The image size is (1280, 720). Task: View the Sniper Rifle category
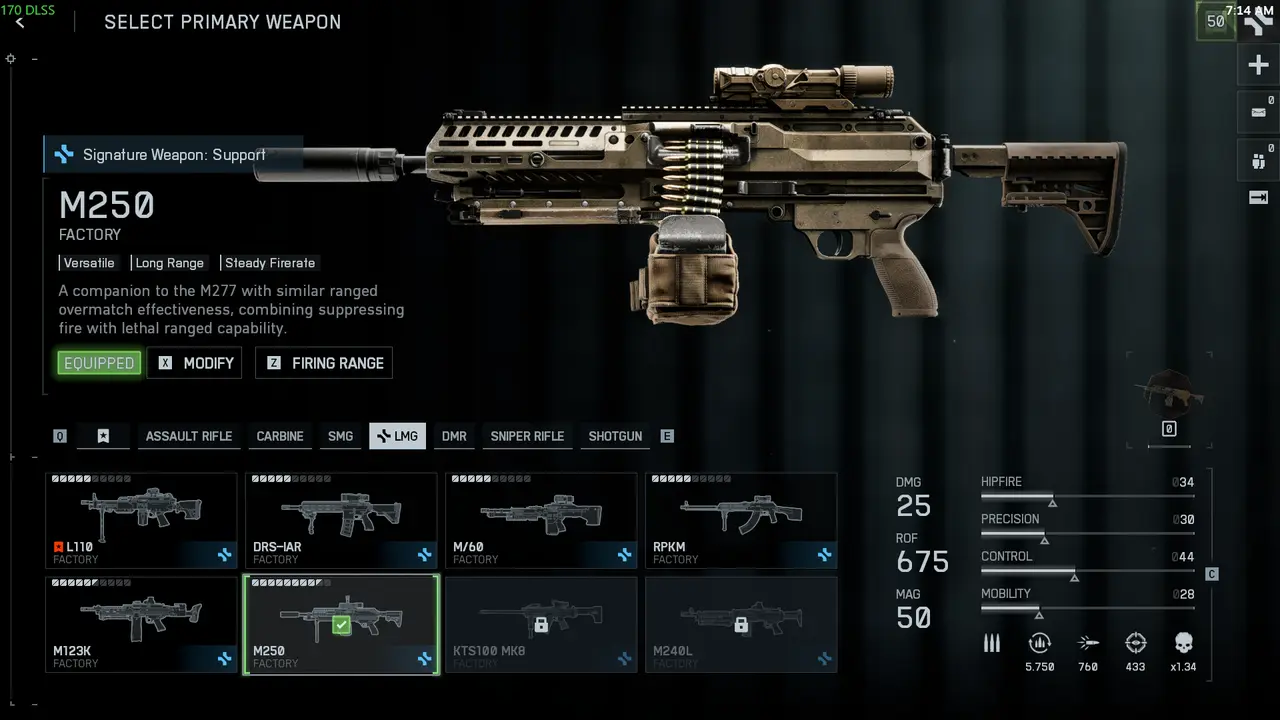[527, 436]
